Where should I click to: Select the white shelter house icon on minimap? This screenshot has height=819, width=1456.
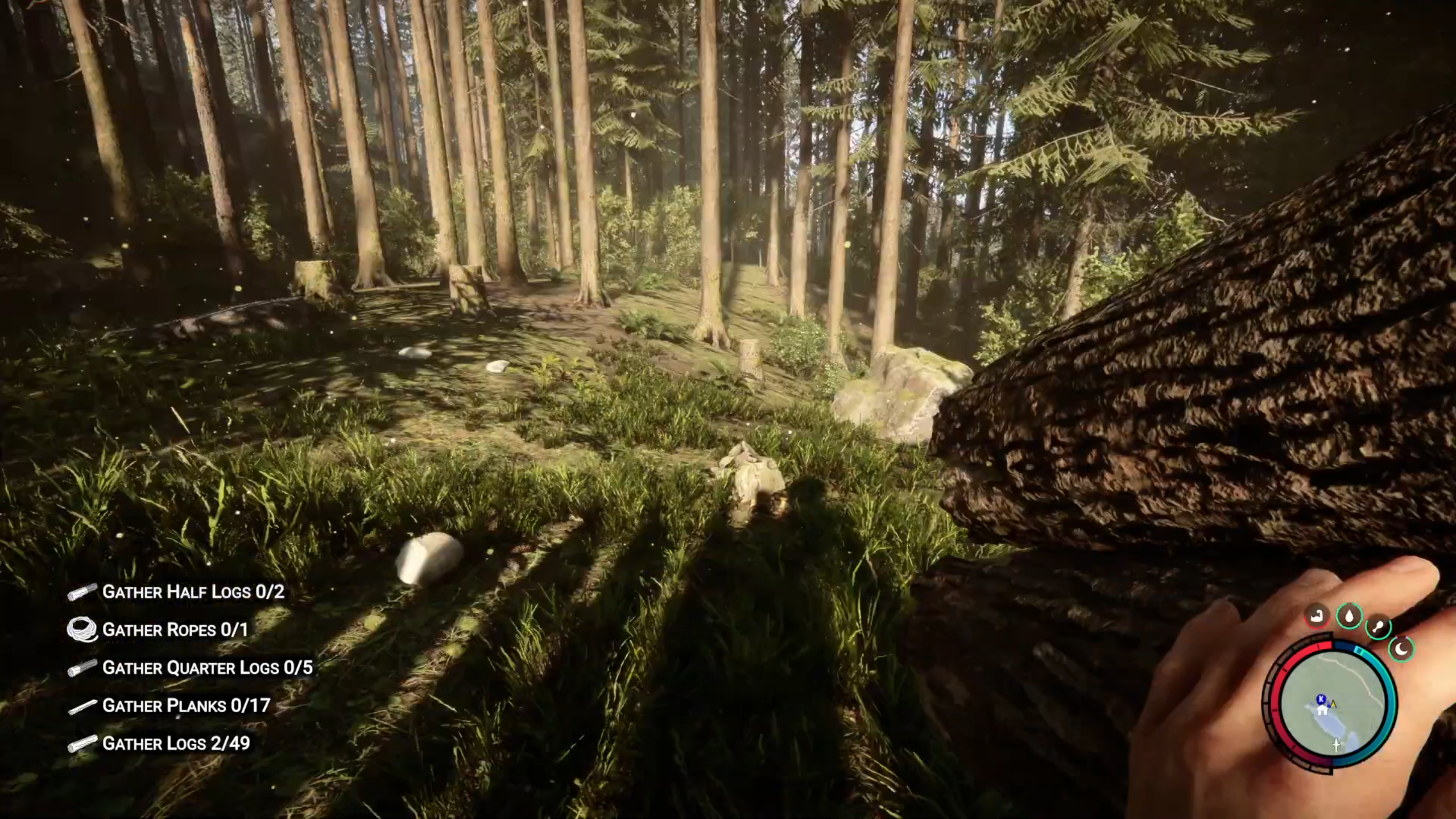[1322, 710]
